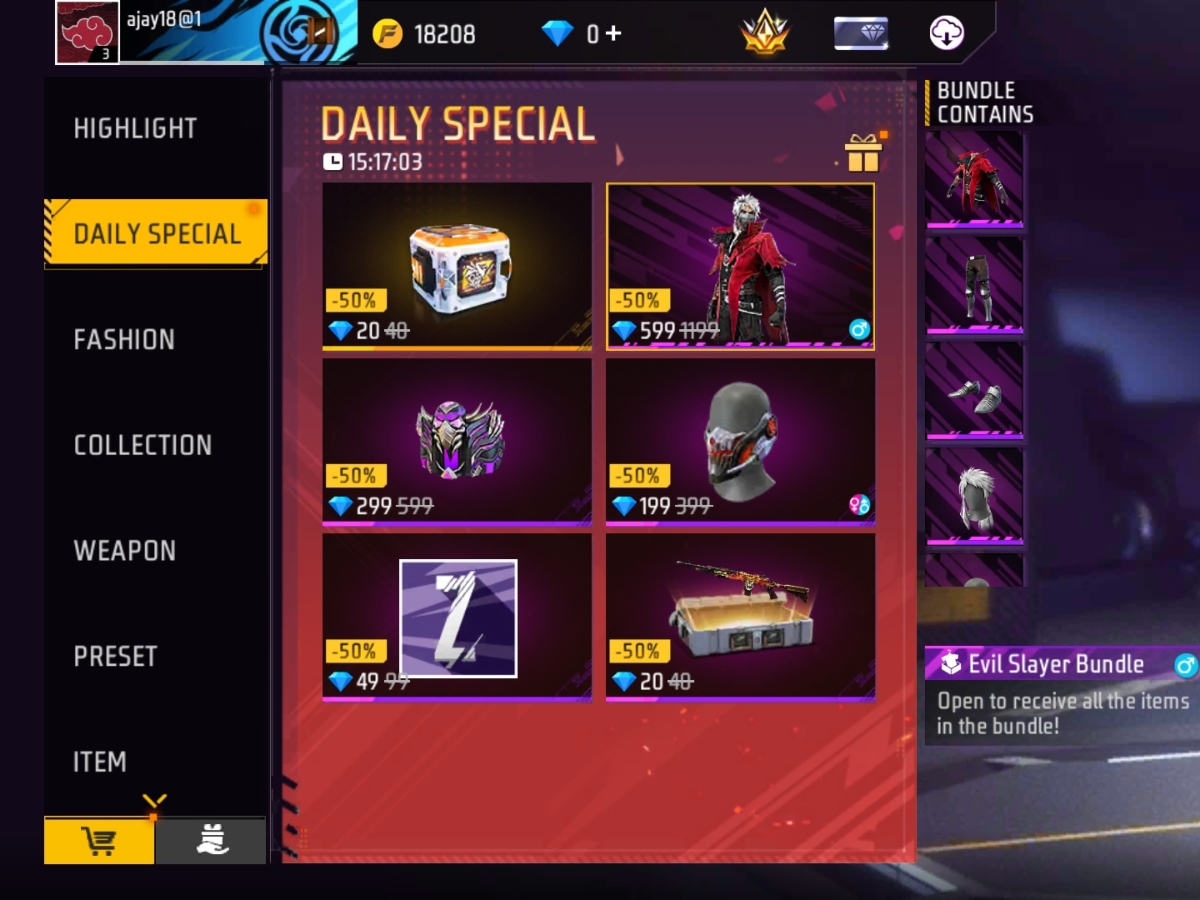Pick the red mask offer for 199 diamonds

pos(740,441)
